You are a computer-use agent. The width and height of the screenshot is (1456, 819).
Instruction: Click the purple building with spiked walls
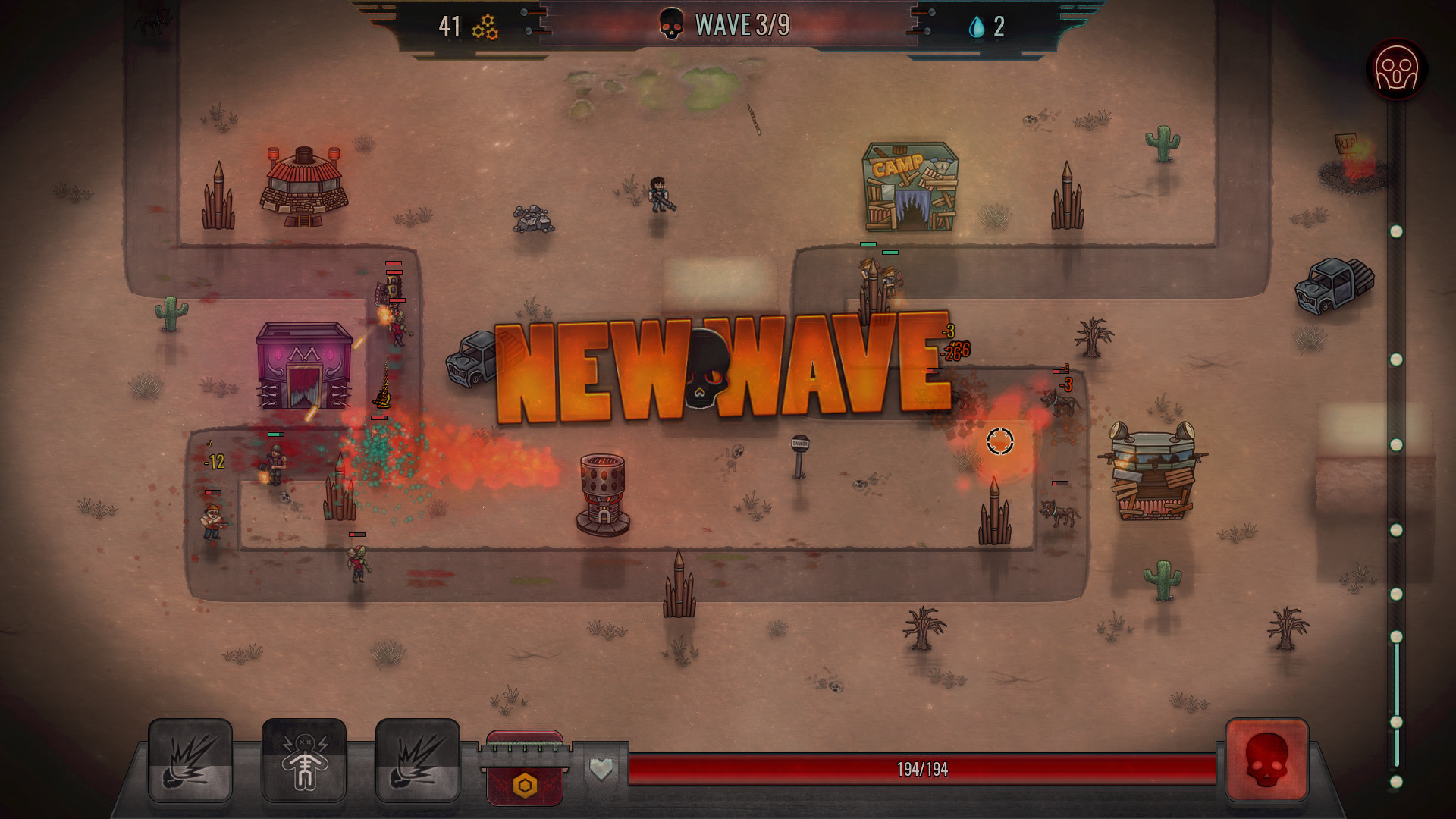[x=303, y=364]
